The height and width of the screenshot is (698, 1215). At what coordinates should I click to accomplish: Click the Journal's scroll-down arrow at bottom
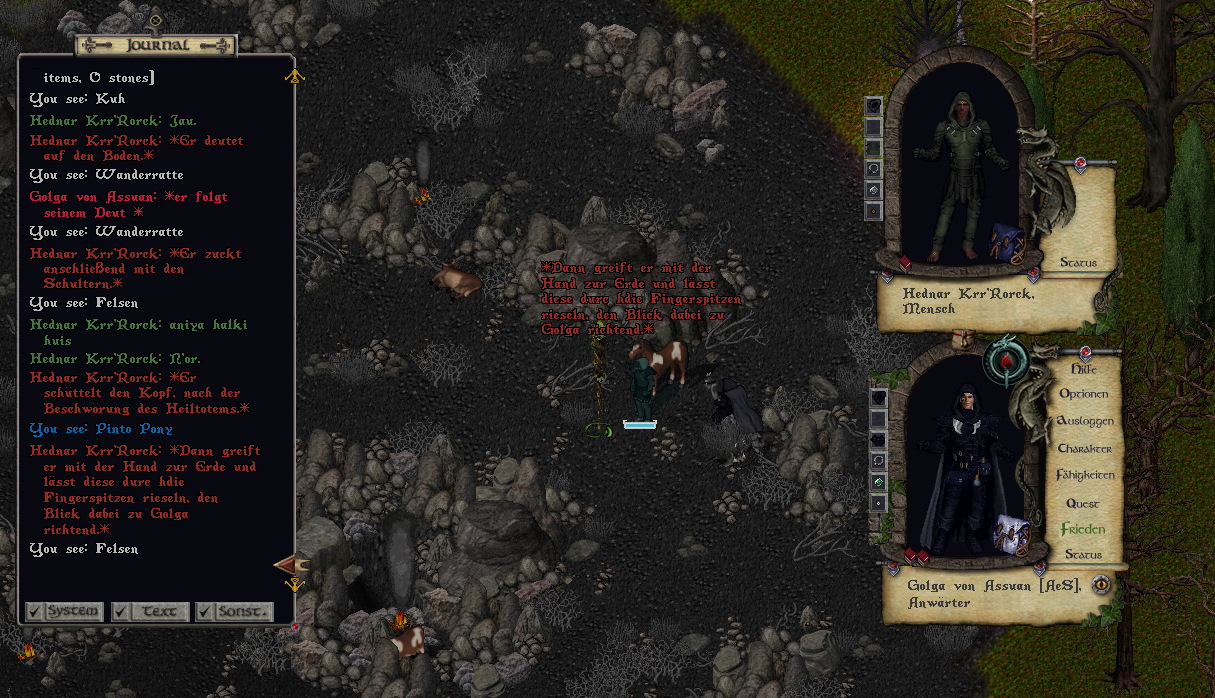click(x=294, y=584)
